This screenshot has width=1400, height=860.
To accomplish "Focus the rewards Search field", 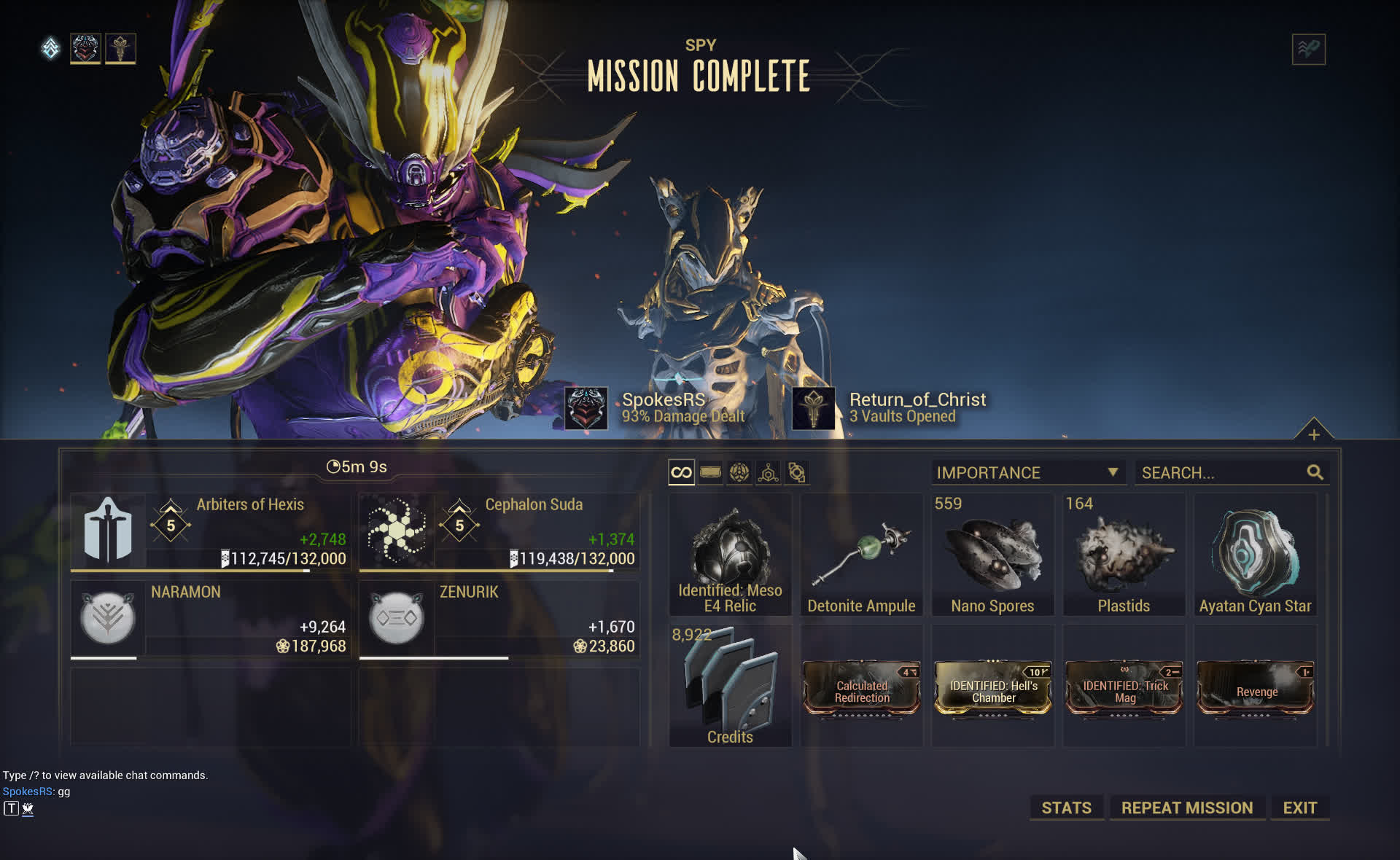I will click(x=1223, y=472).
